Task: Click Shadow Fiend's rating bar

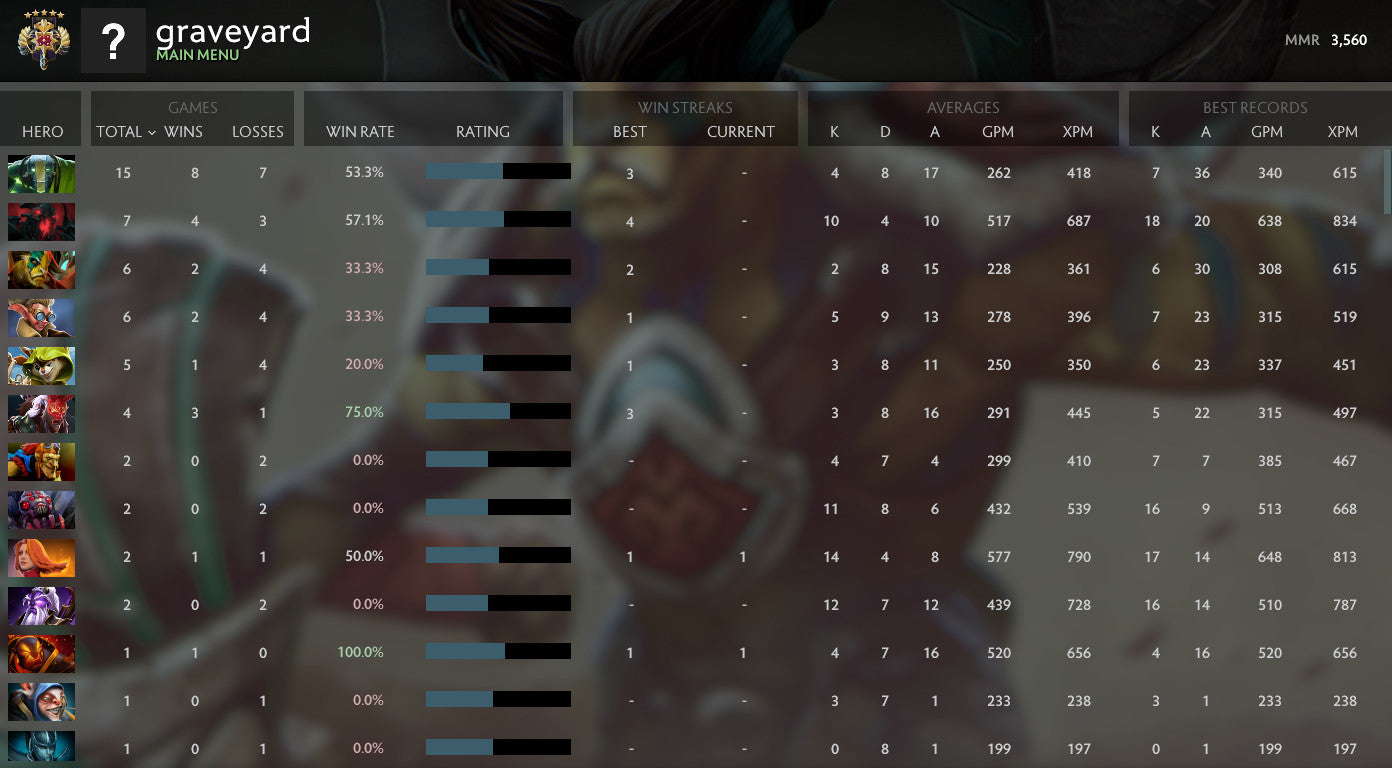Action: coord(497,219)
